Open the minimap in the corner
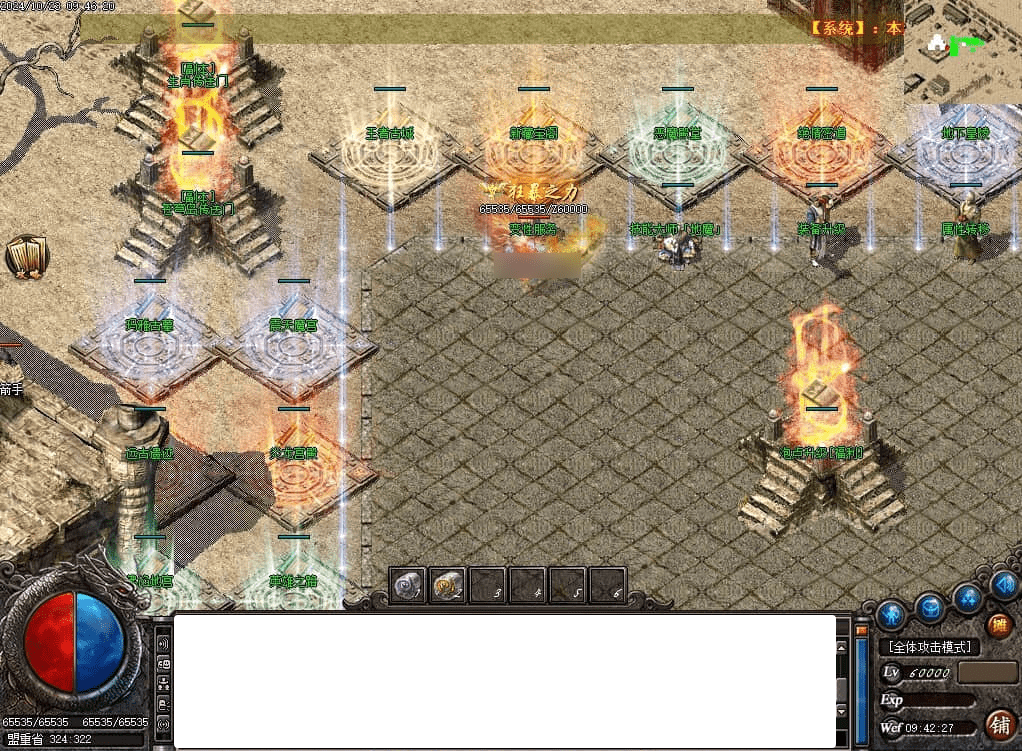 (962, 52)
